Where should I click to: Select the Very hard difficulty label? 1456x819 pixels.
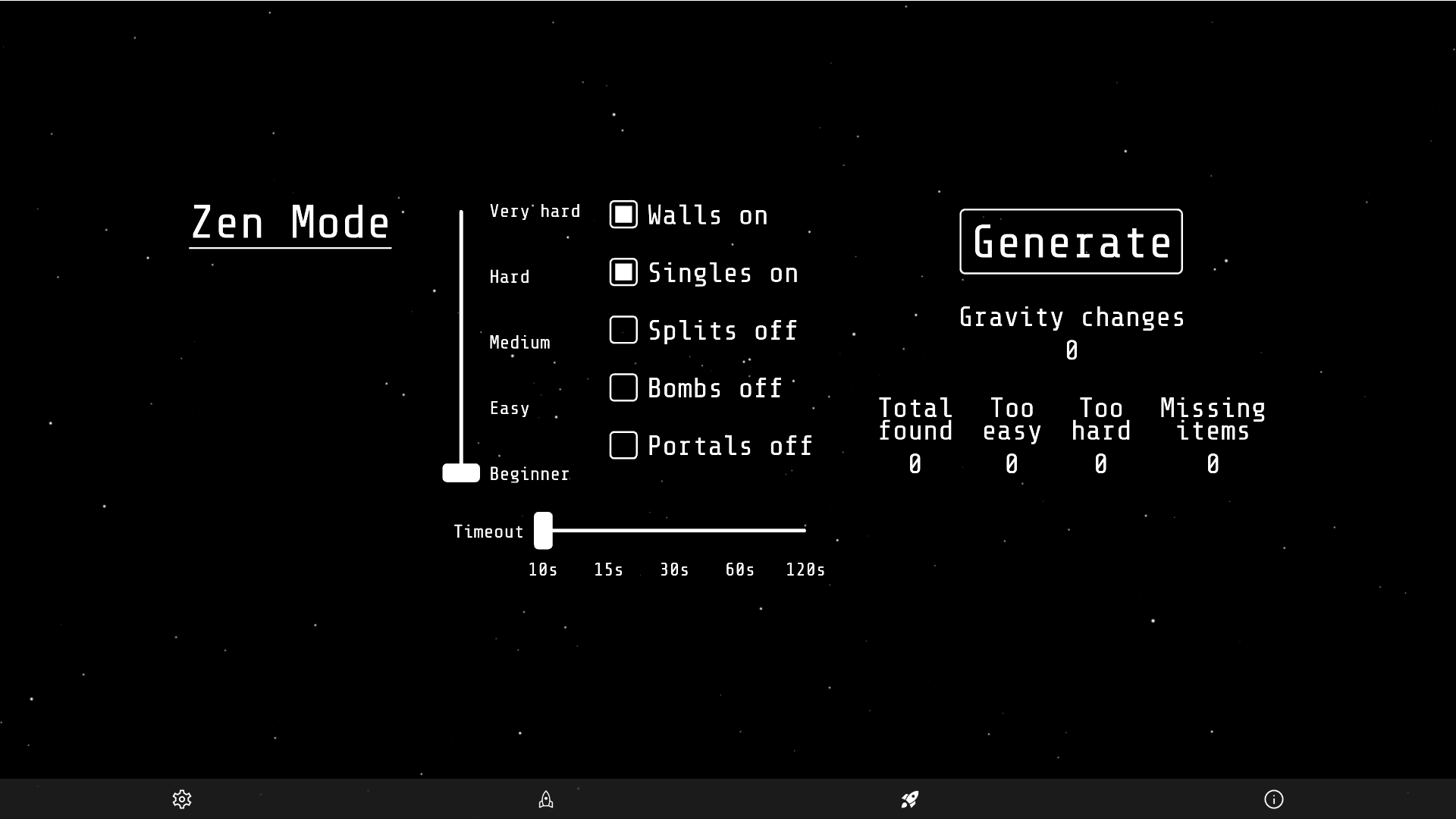point(535,211)
